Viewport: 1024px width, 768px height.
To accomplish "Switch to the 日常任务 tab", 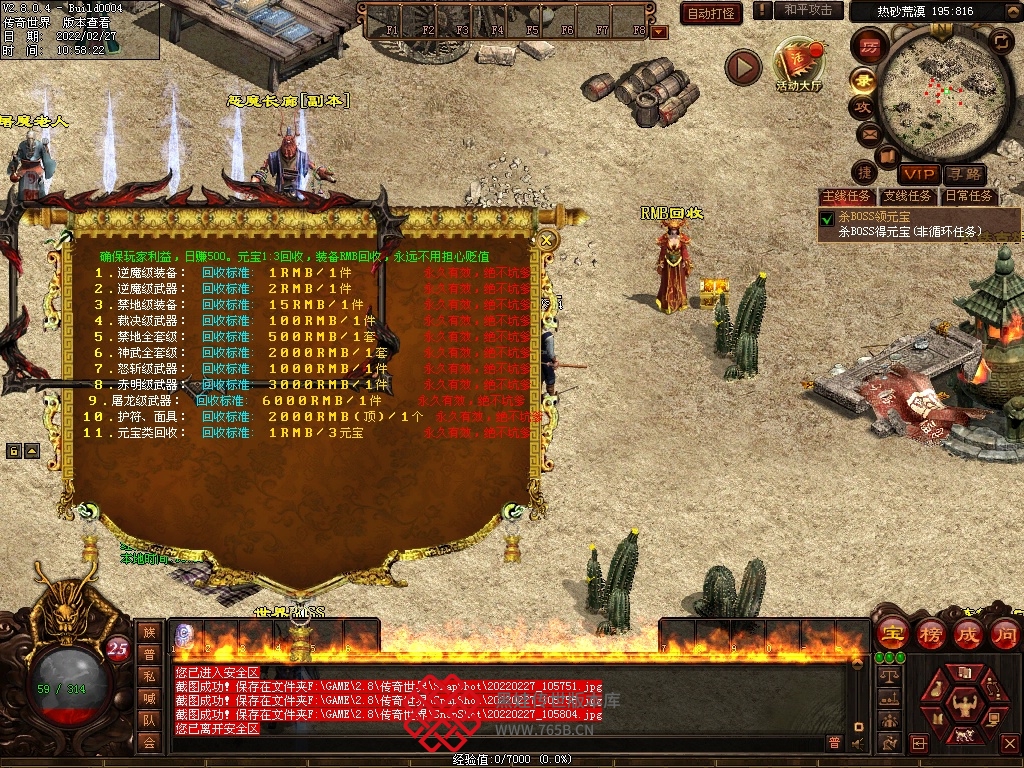I will pyautogui.click(x=969, y=197).
